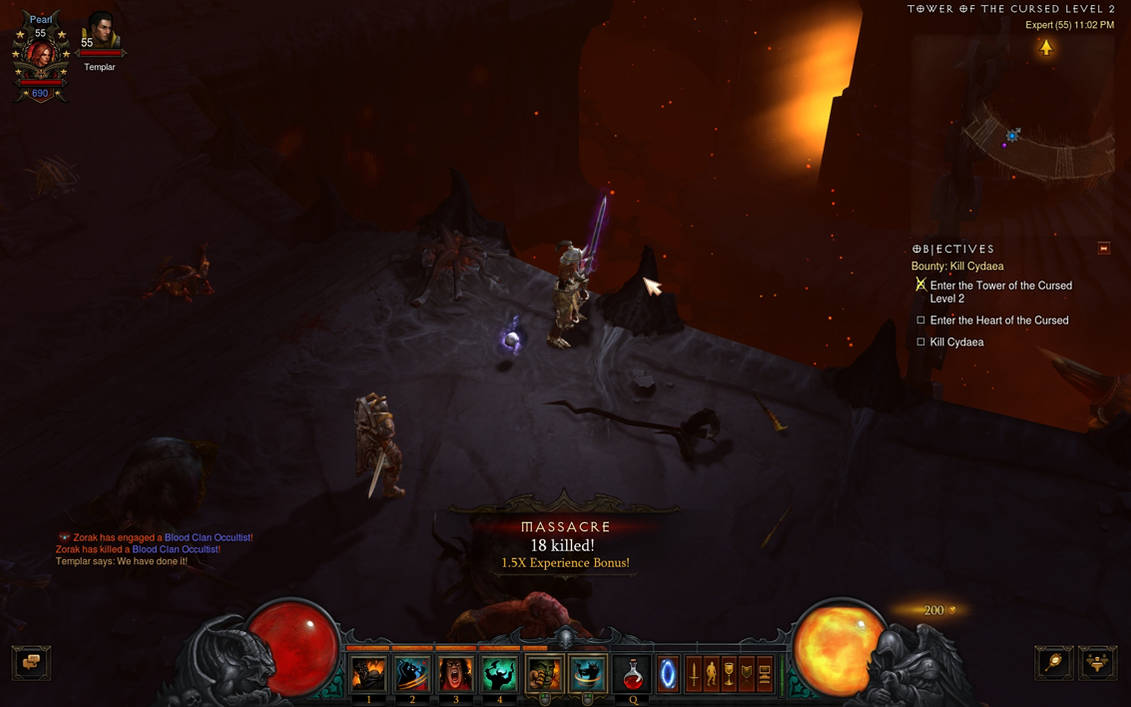
Task: Open the menu with the sword icon
Action: (693, 674)
